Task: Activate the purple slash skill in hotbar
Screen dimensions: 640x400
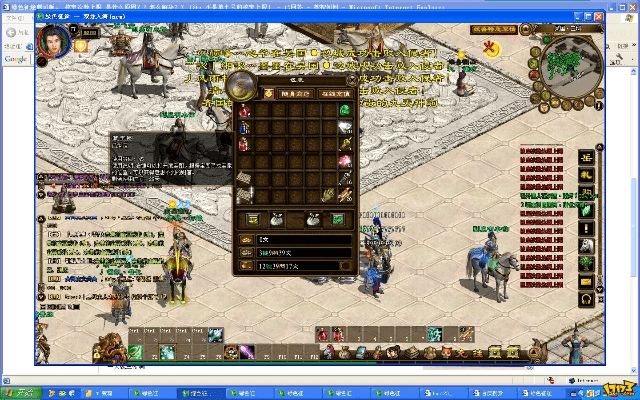Action: pos(247,352)
